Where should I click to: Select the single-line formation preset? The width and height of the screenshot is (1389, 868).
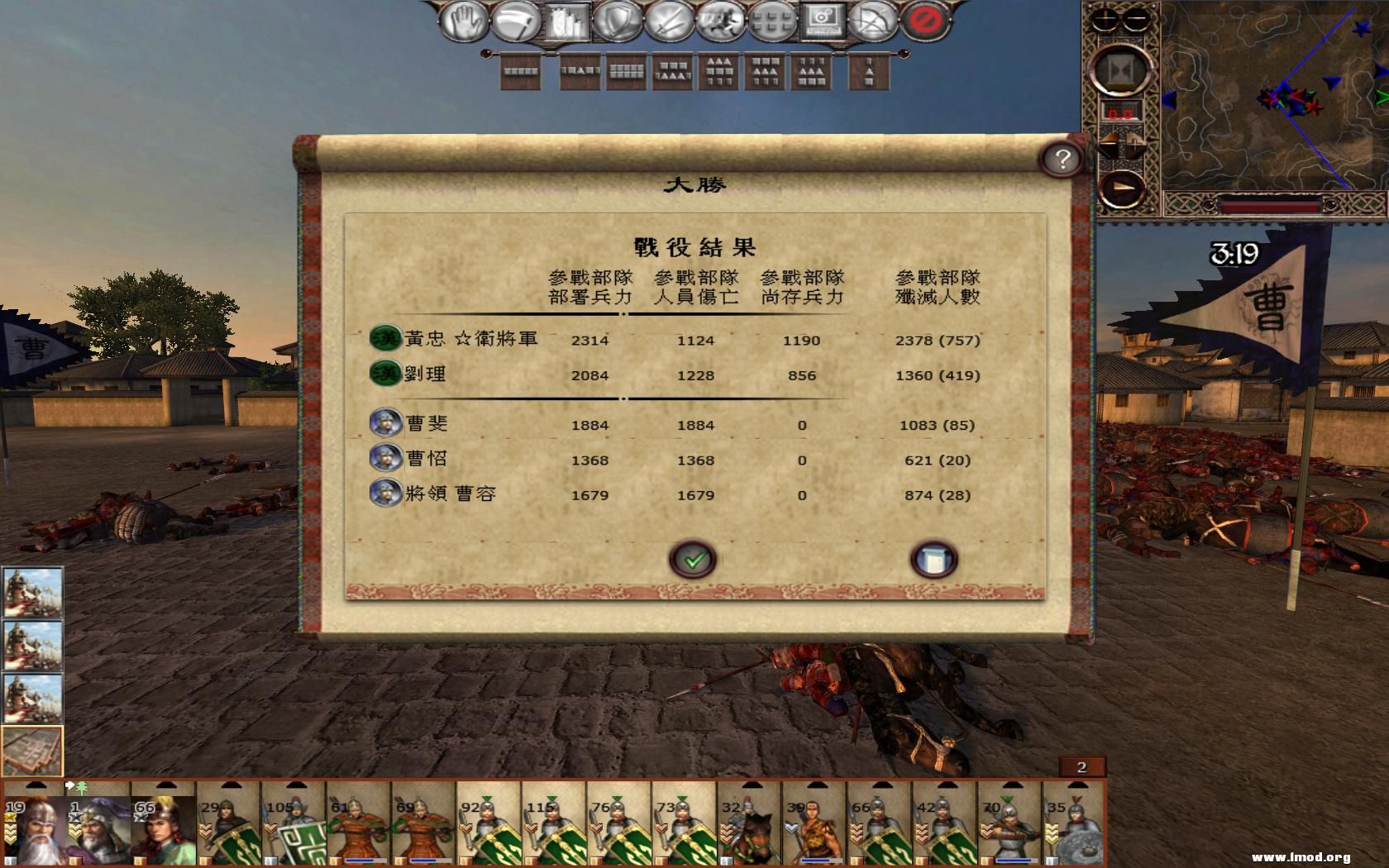tap(519, 72)
